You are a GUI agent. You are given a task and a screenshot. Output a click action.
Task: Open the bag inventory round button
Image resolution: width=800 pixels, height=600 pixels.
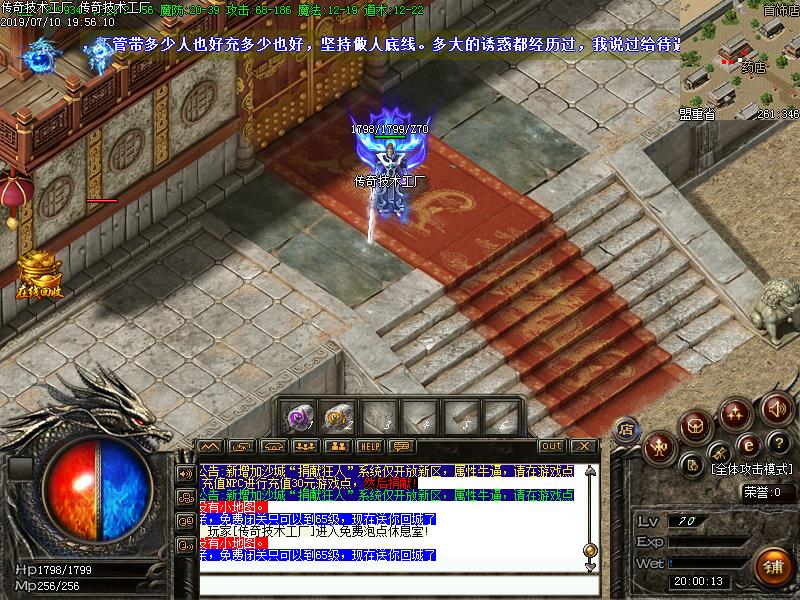click(x=696, y=426)
